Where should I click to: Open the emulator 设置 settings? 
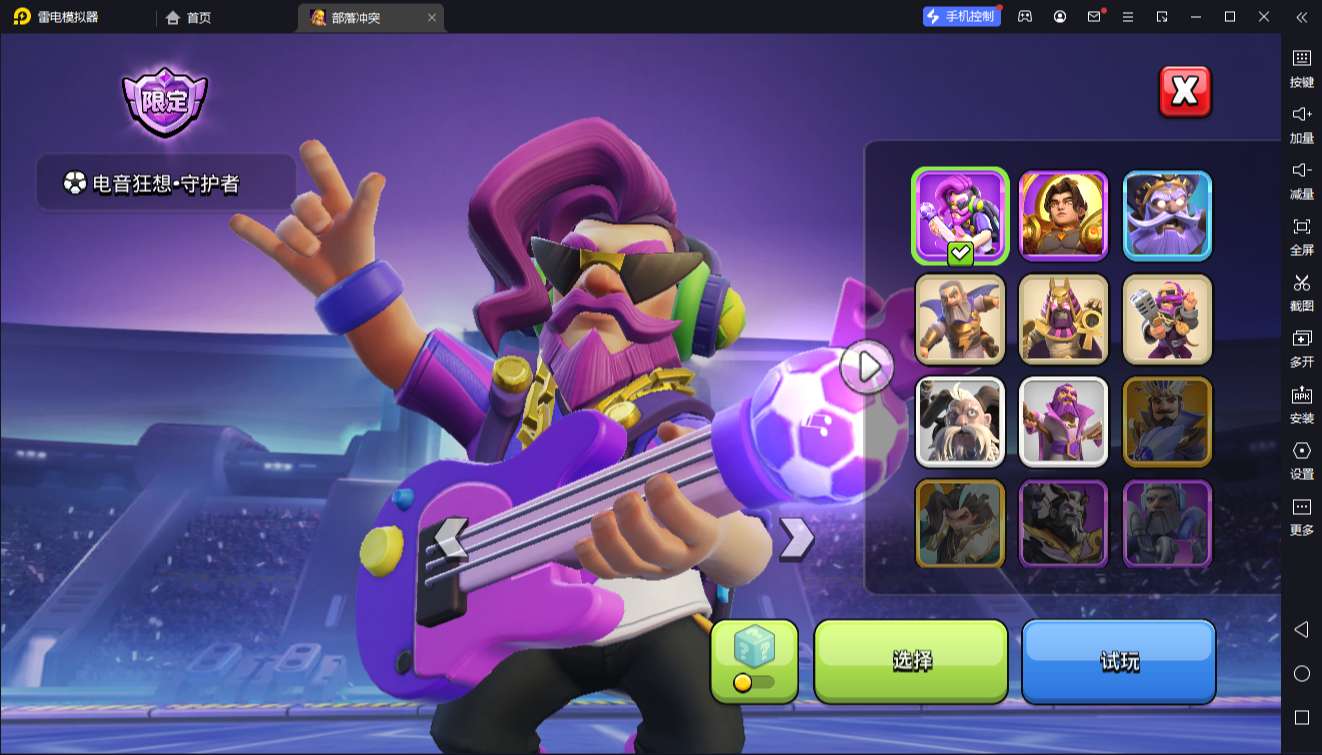1301,460
